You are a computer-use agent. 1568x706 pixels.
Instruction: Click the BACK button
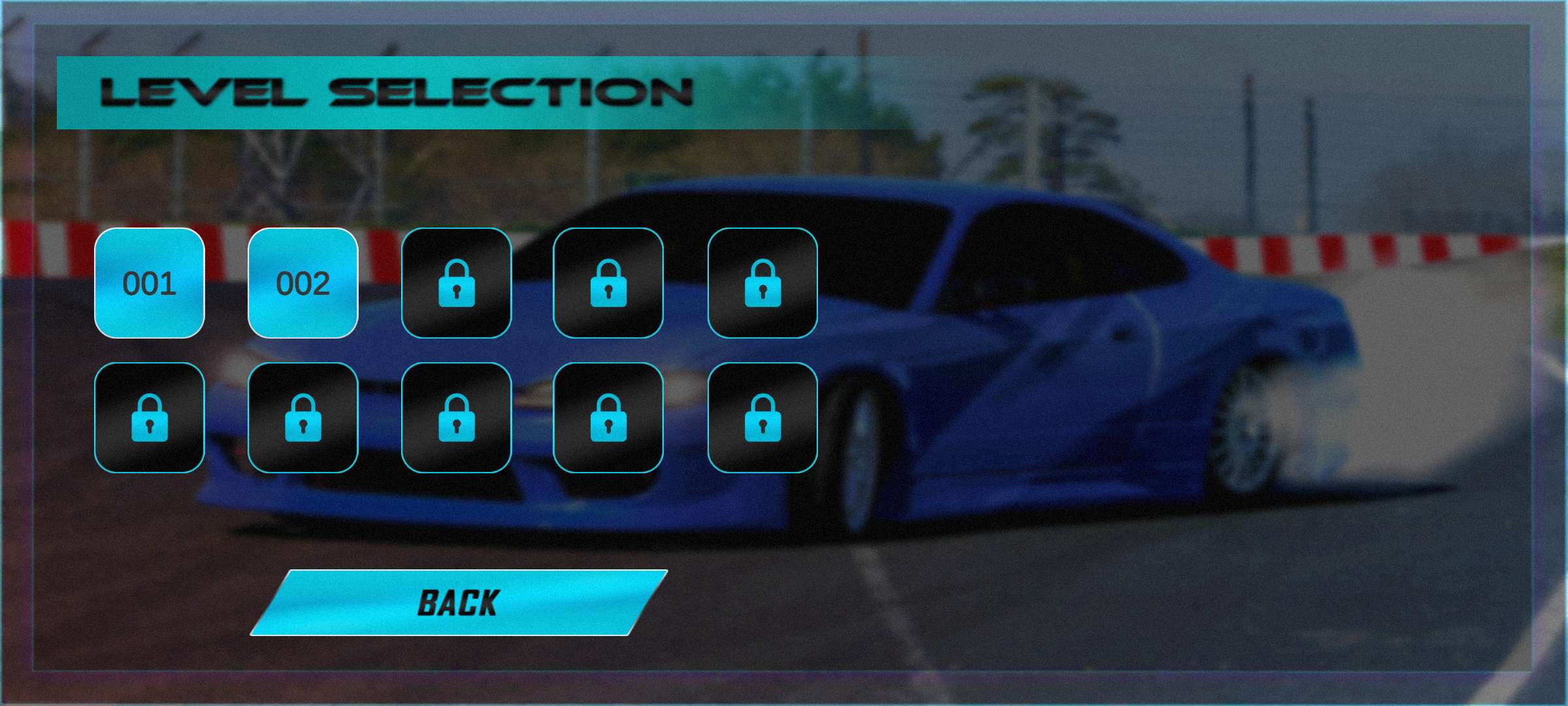[459, 602]
